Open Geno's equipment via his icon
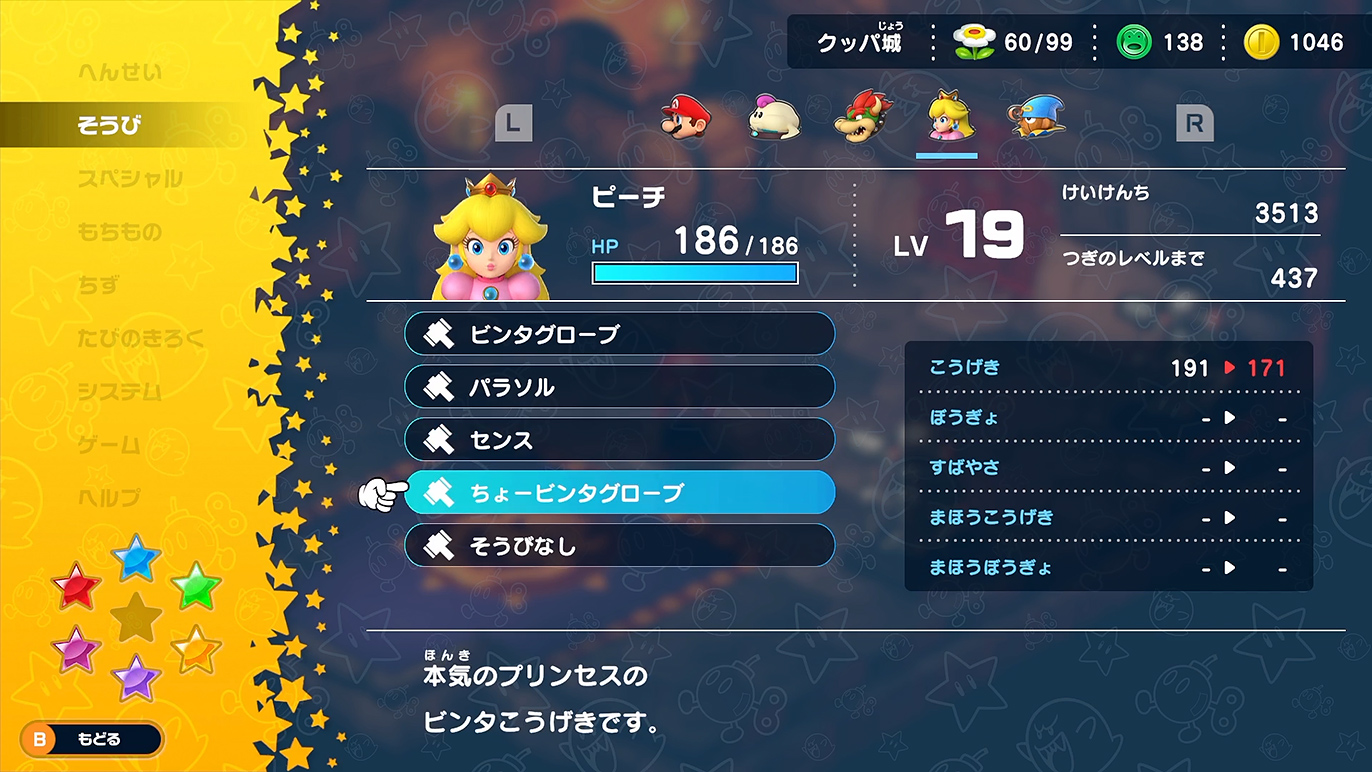This screenshot has height=772, width=1372. click(1036, 118)
